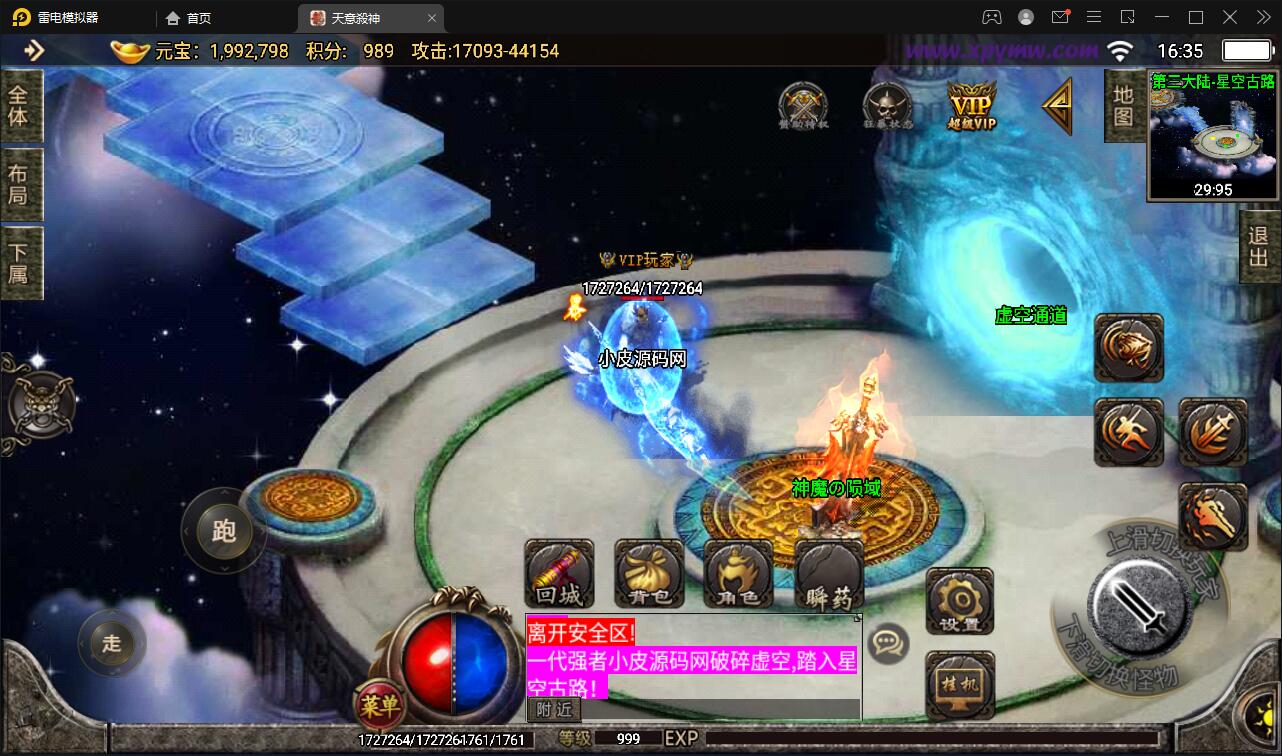Open the 赞助特权 privilege icon
Viewport: 1282px width, 756px height.
pos(803,103)
